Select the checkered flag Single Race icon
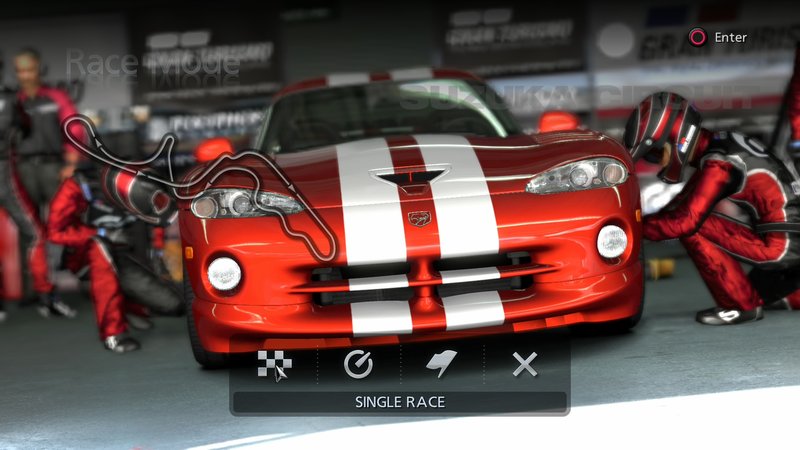800x450 pixels. pyautogui.click(x=275, y=364)
